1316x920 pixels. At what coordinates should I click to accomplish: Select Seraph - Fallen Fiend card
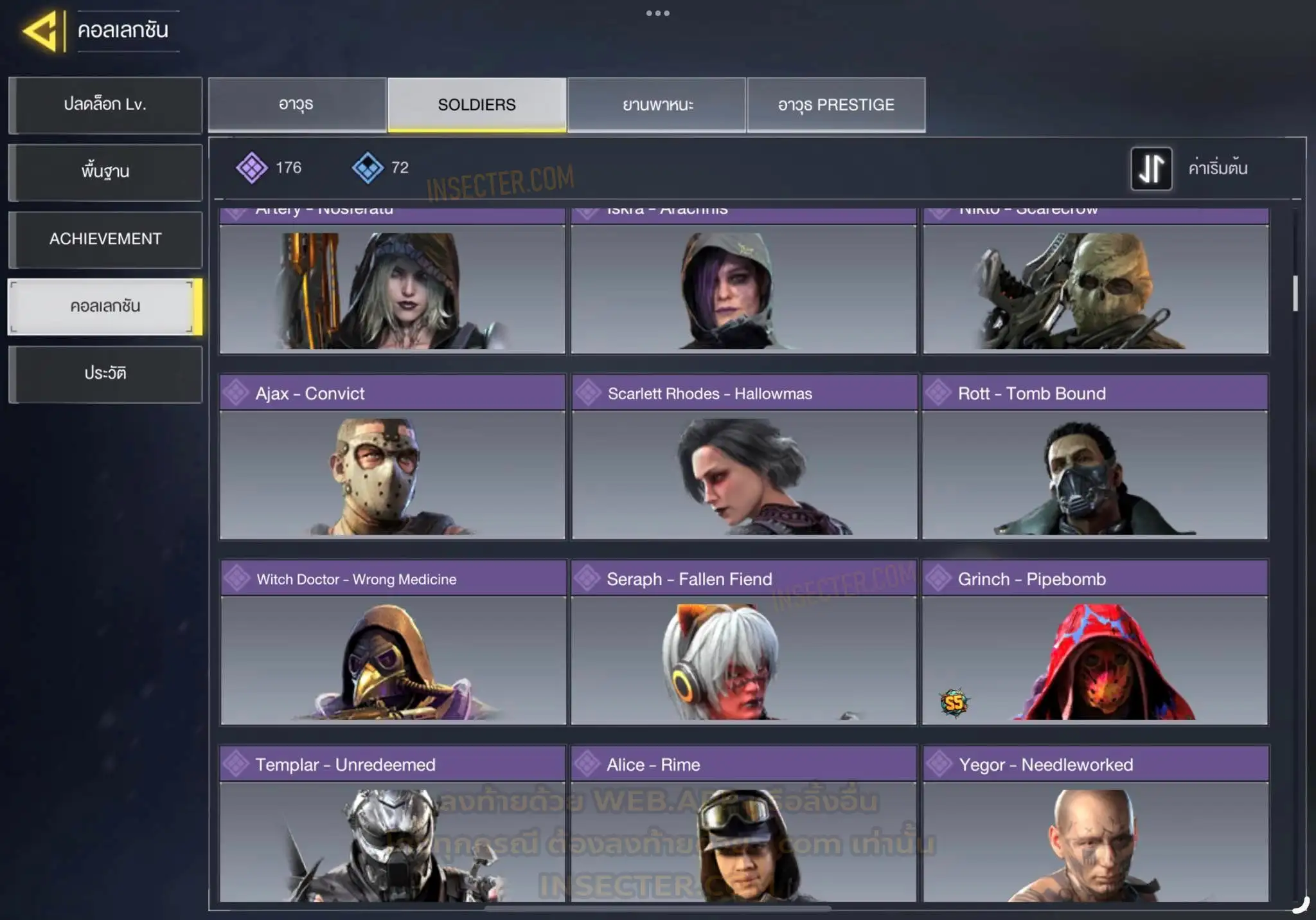[x=743, y=642]
